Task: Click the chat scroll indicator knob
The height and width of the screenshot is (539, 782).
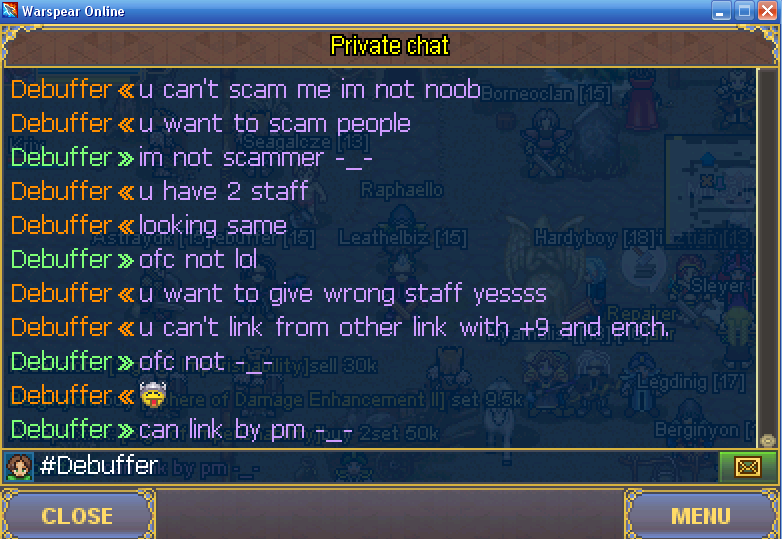Action: 767,440
